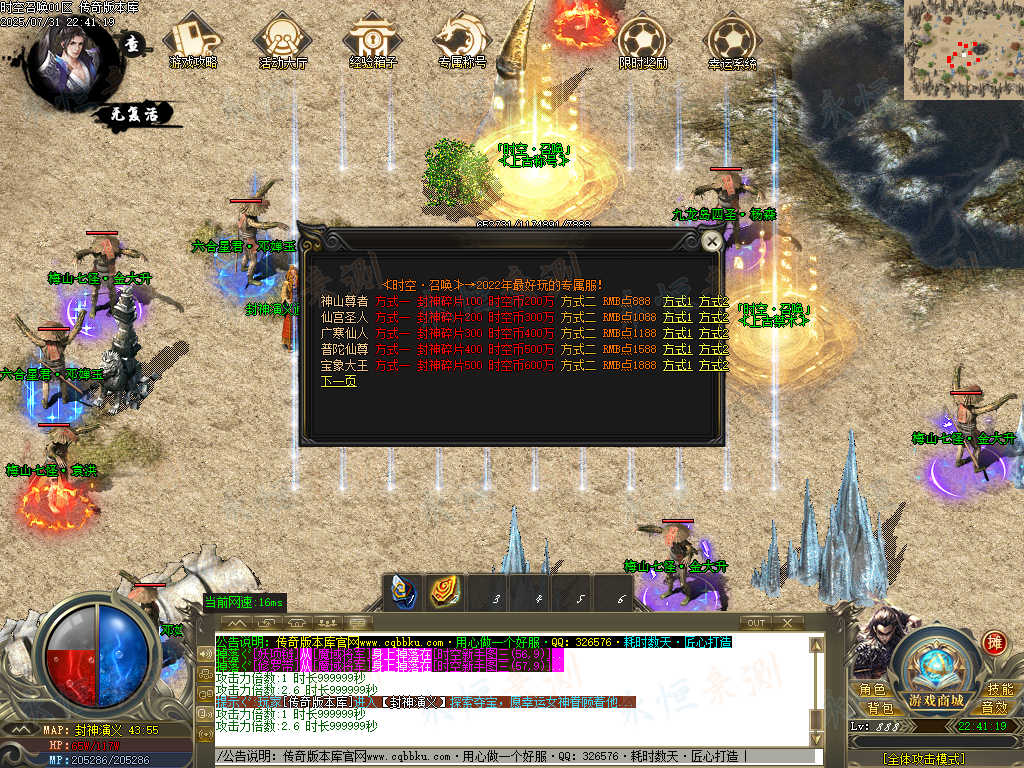Open the 经验箱子 experience chest
The width and height of the screenshot is (1024, 768).
tap(372, 40)
